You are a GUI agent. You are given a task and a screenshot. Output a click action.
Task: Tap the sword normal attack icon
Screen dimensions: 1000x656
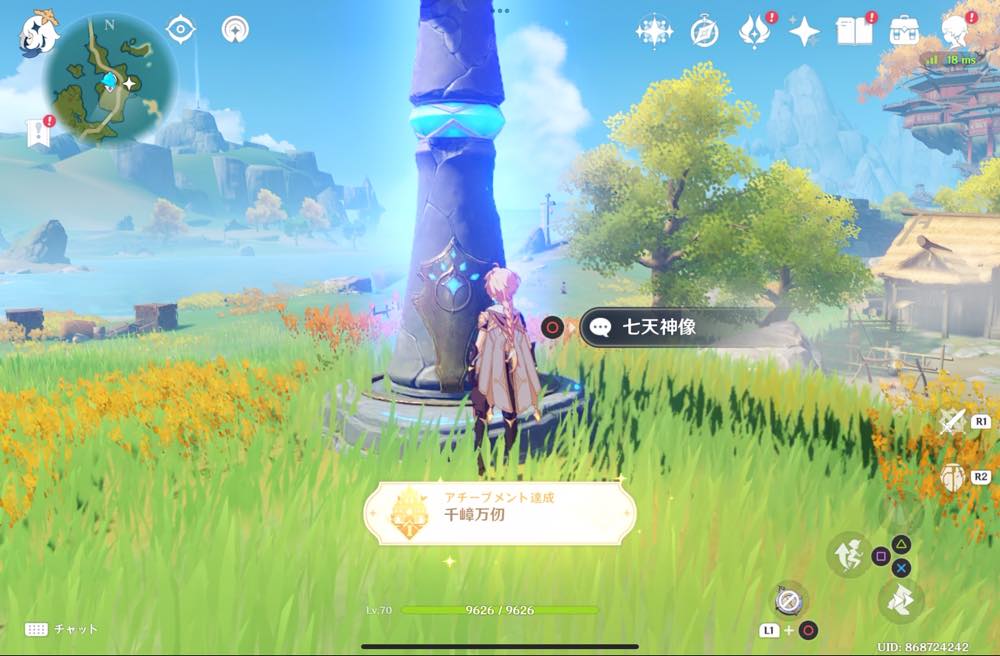(x=952, y=422)
